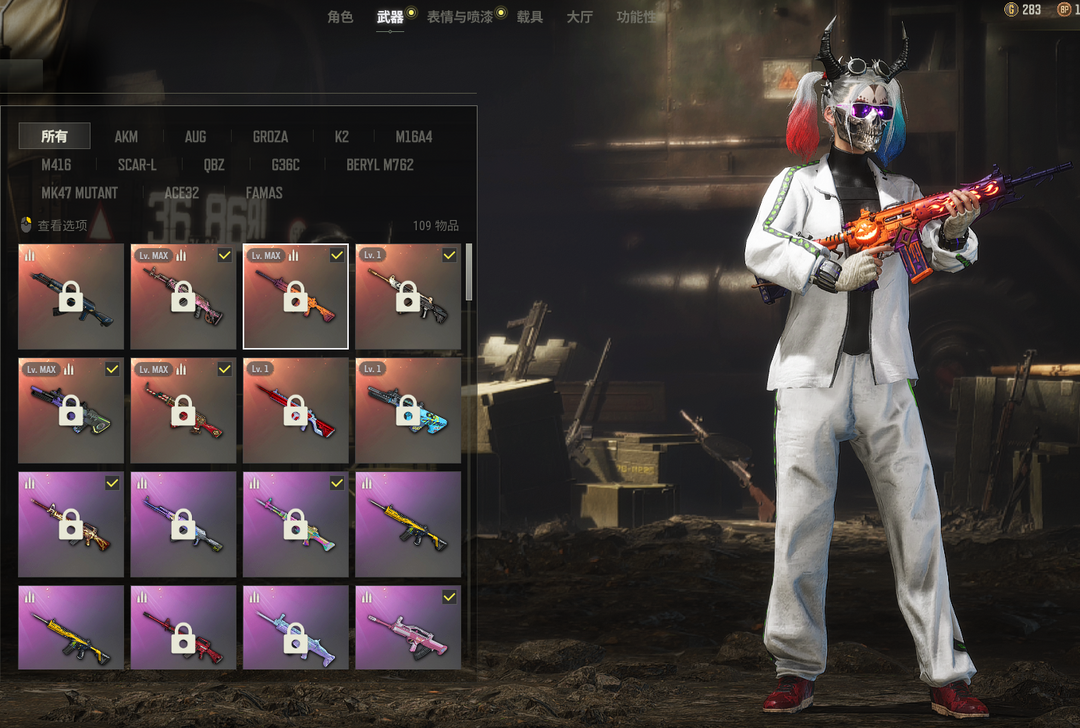Viewport: 1080px width, 728px height.
Task: Filter skins by BERYL M762
Action: pyautogui.click(x=380, y=164)
